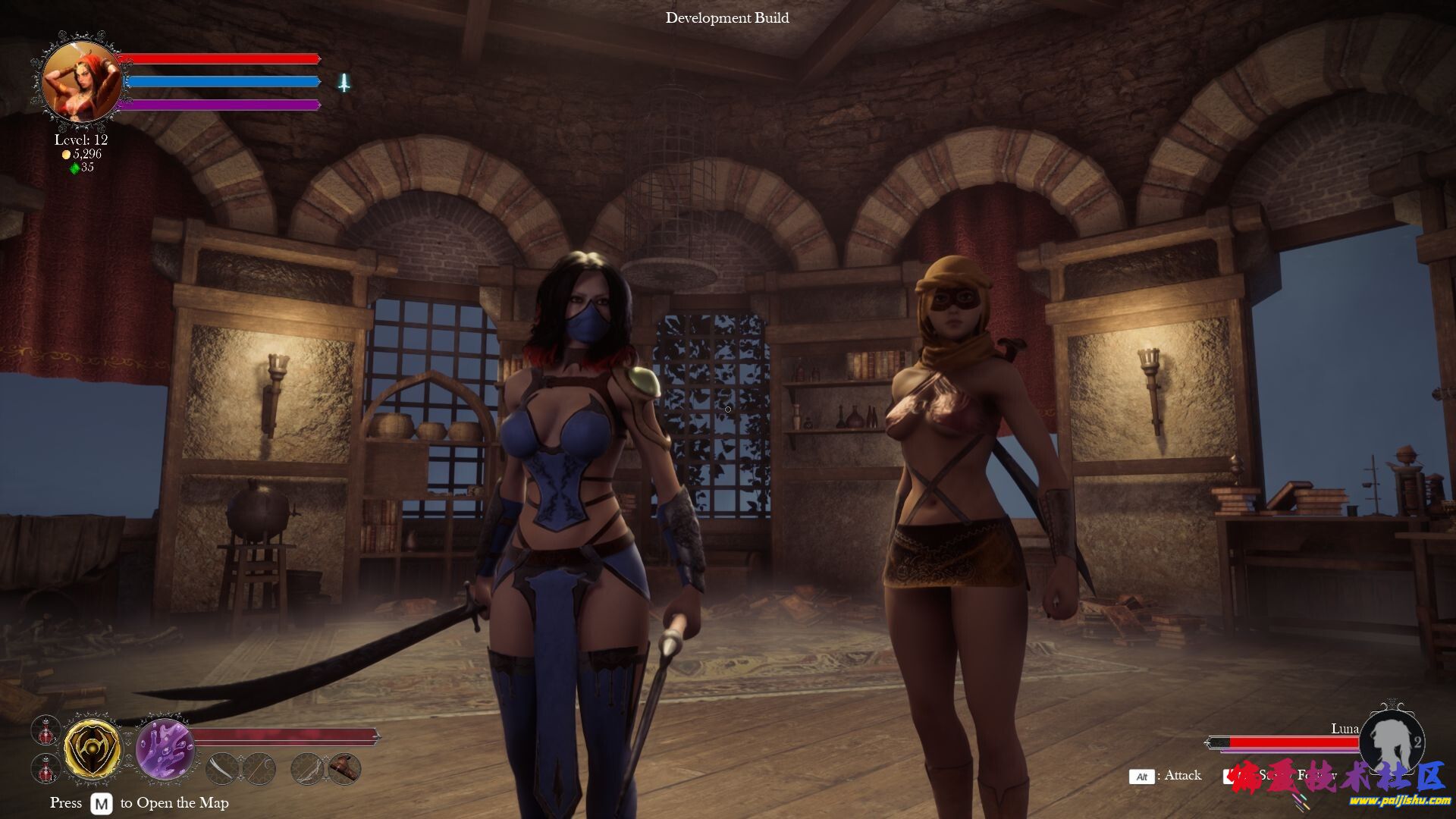Select the crescent staff weapon slot

click(259, 769)
